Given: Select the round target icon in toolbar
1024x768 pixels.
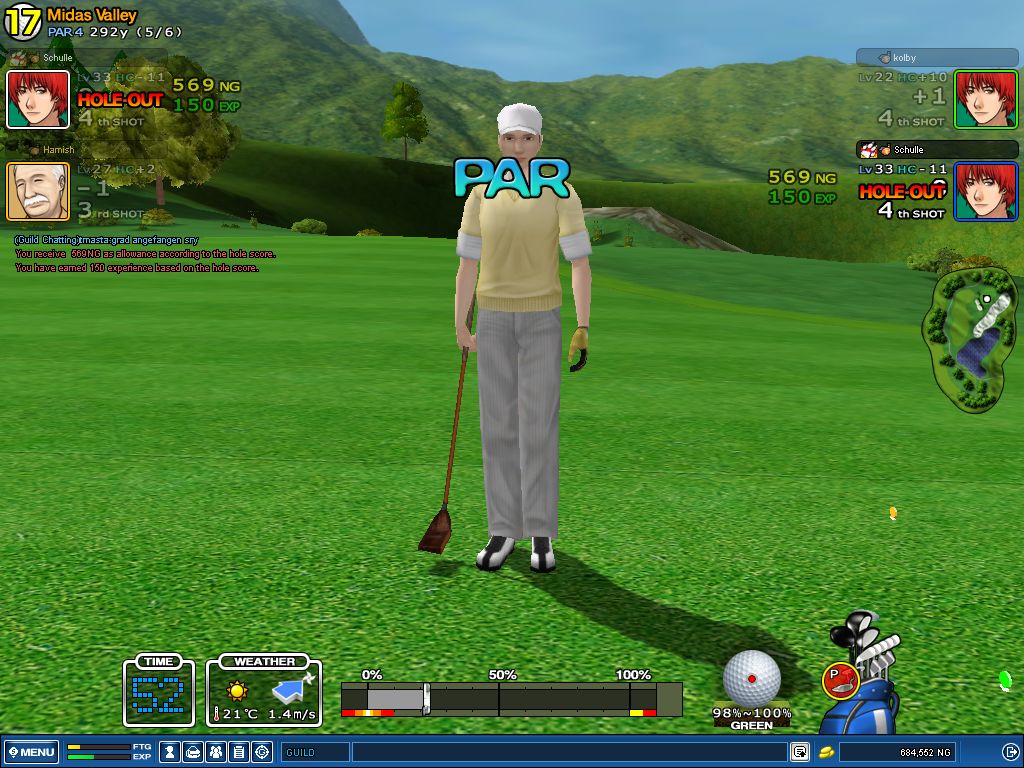Looking at the screenshot, I should [262, 752].
